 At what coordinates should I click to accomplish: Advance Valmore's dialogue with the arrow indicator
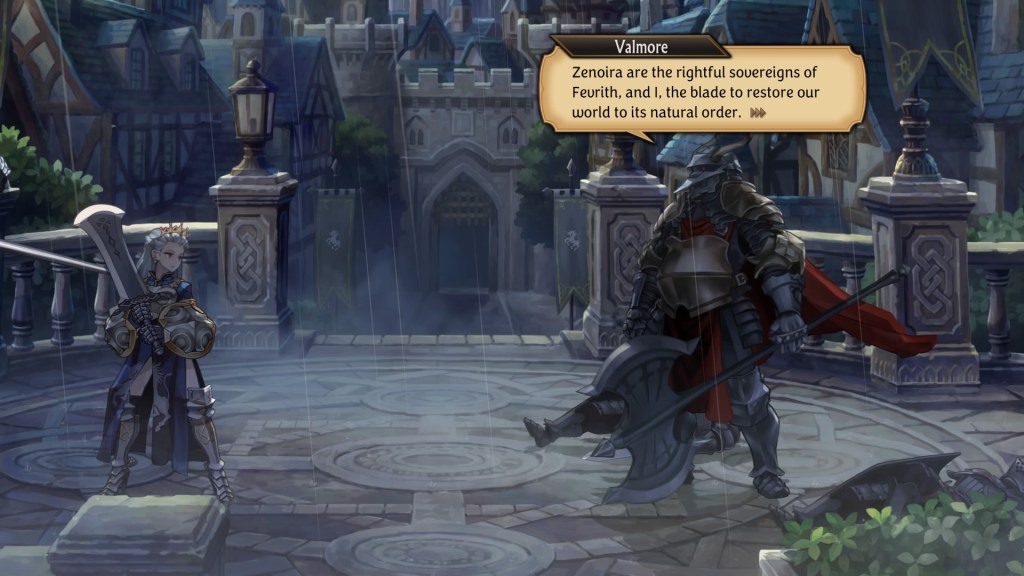pos(758,113)
